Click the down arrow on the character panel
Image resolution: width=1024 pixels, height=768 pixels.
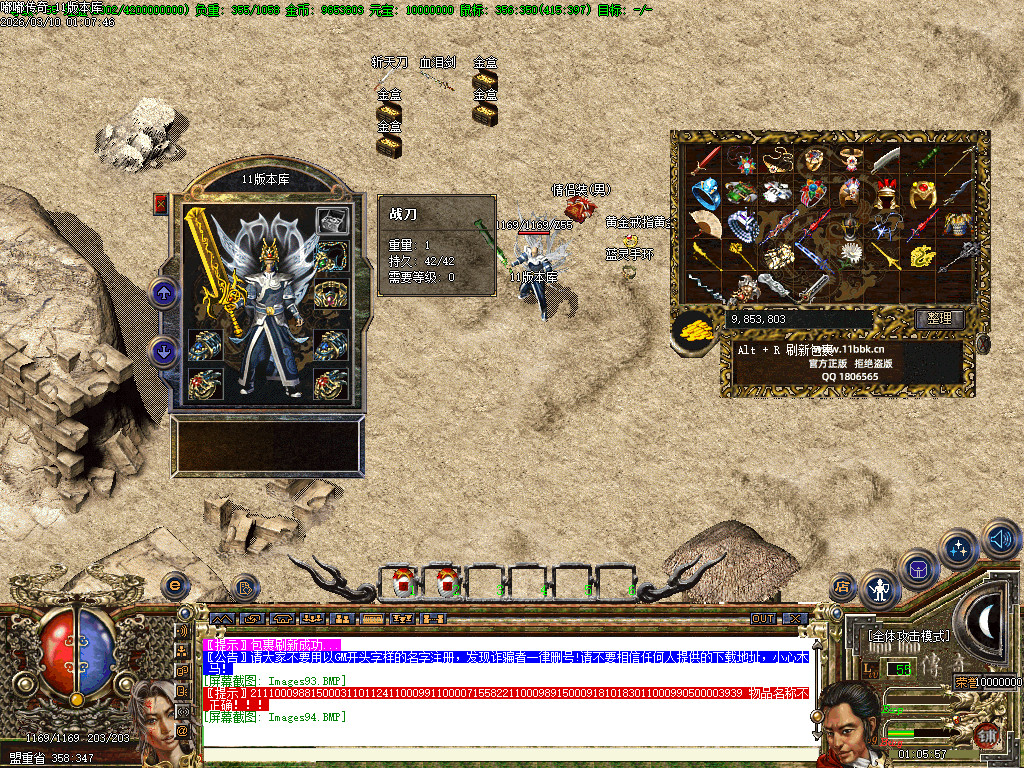point(164,351)
